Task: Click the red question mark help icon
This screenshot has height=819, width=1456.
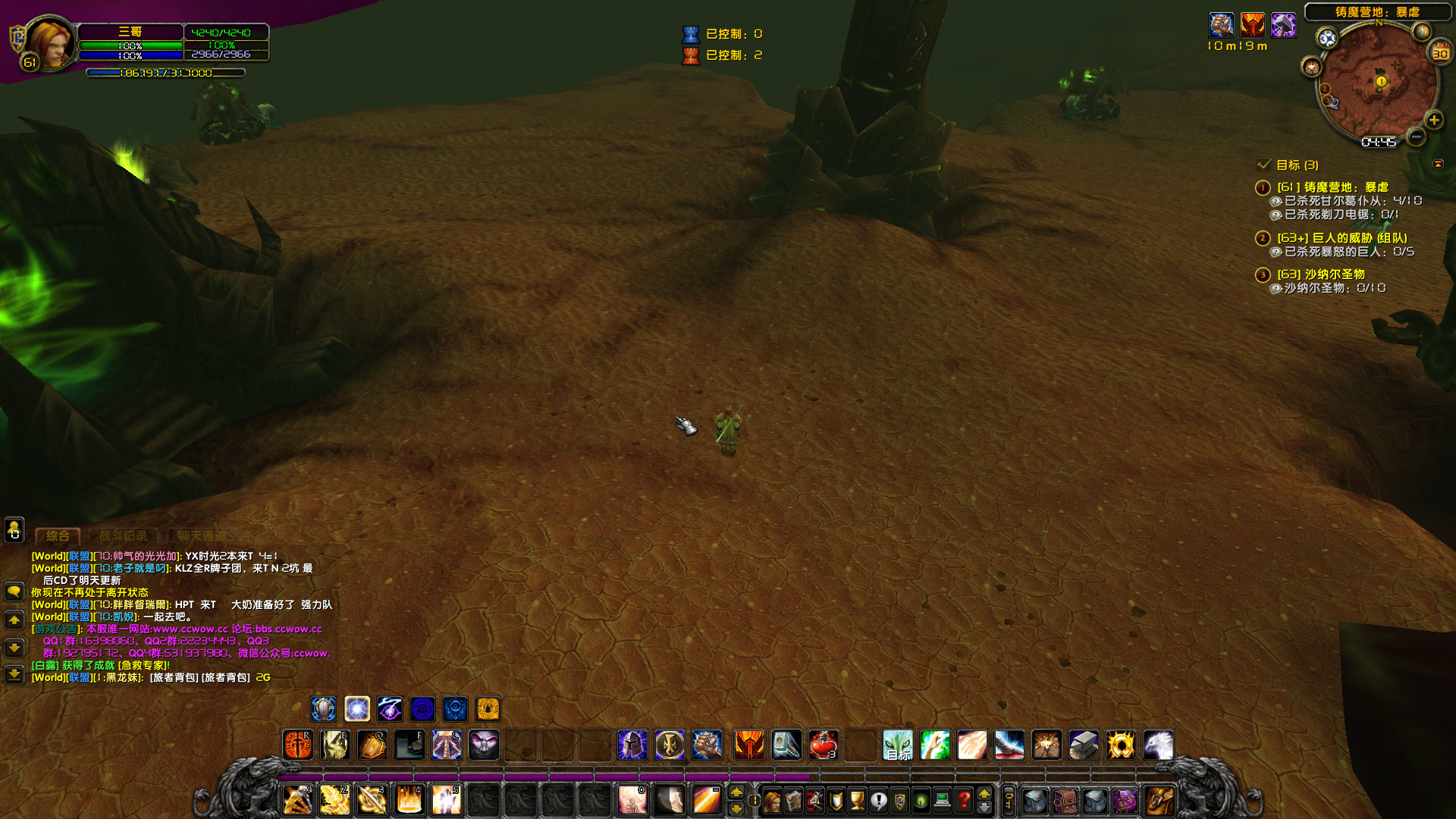Action: coord(964,799)
